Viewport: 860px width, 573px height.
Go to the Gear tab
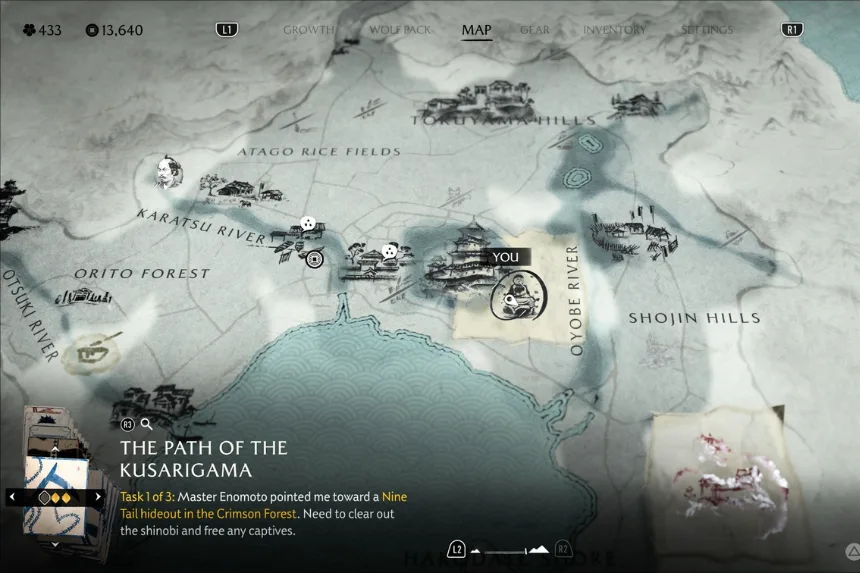(534, 30)
